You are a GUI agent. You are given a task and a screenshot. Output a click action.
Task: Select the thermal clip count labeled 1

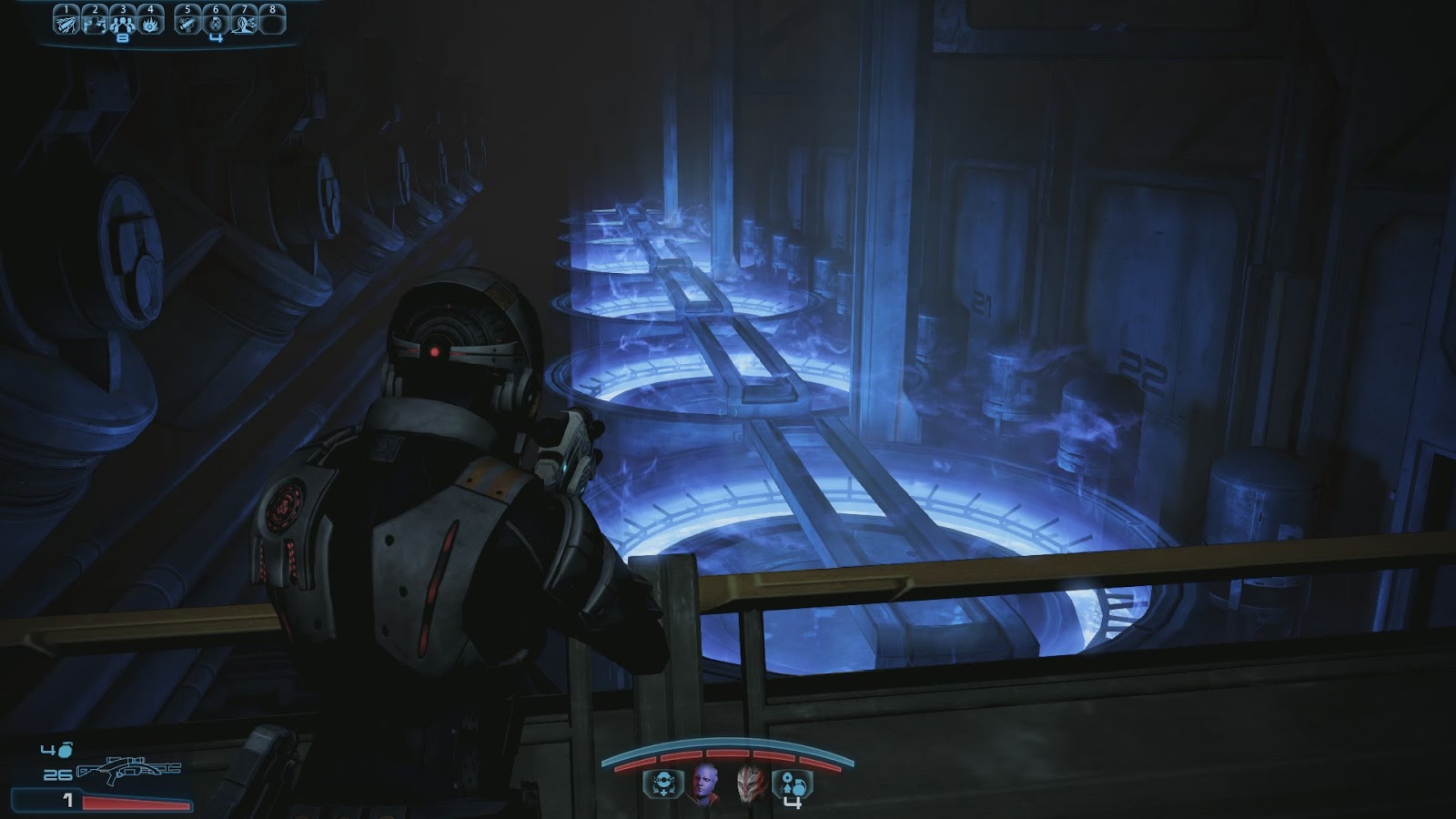(67, 801)
